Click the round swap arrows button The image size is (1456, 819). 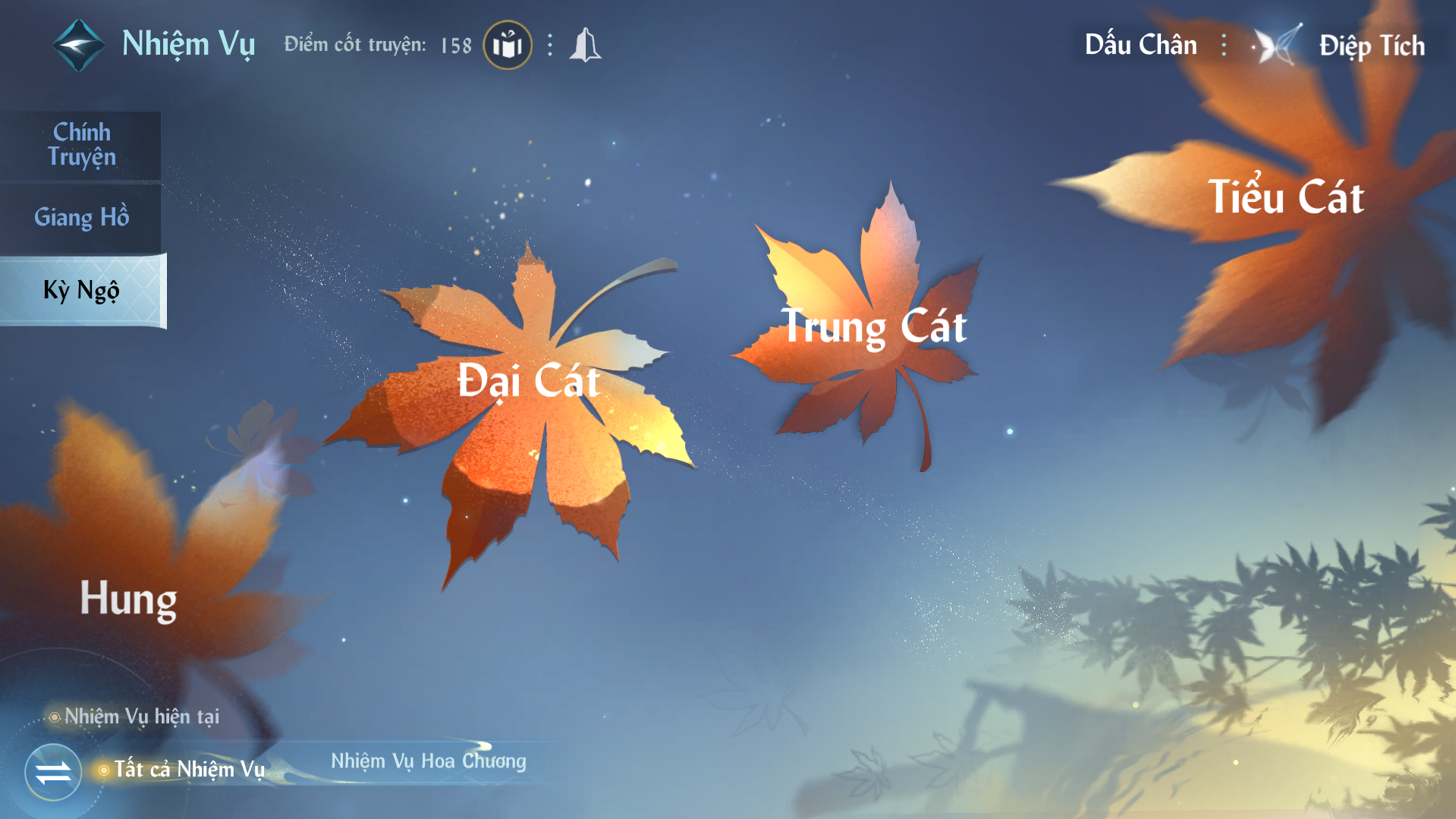pyautogui.click(x=53, y=773)
